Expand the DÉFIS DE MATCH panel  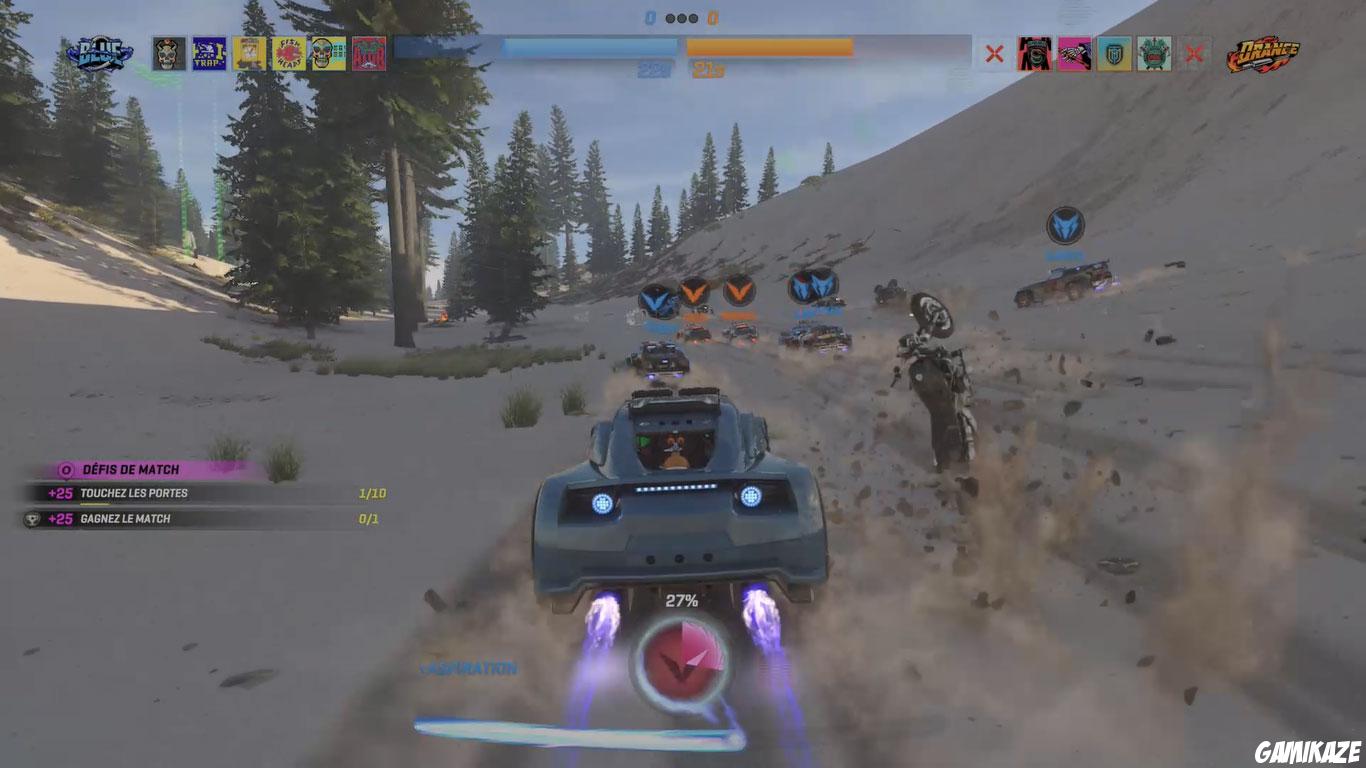pyautogui.click(x=120, y=469)
